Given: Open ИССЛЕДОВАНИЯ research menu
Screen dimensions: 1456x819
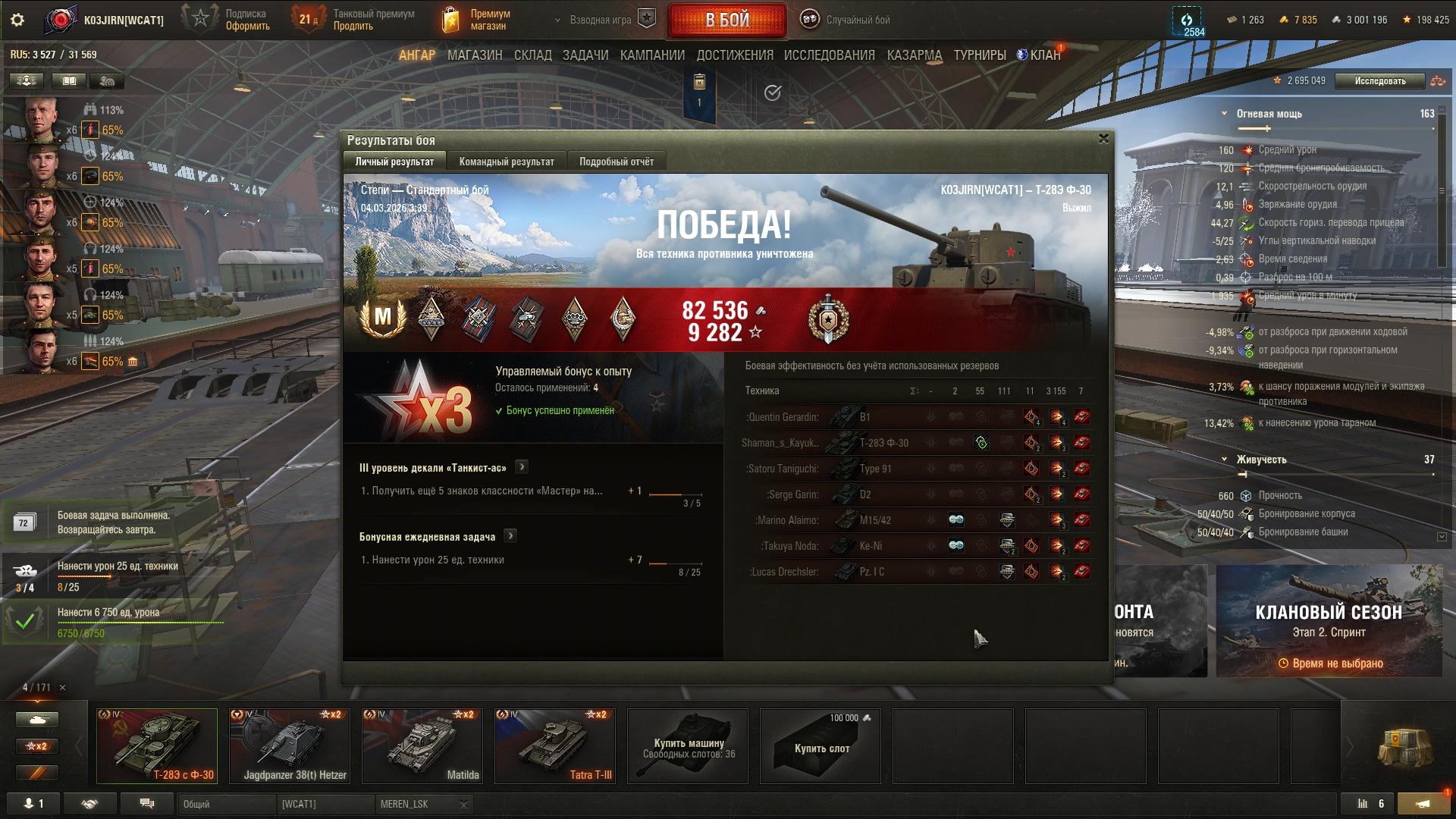Looking at the screenshot, I should coord(829,55).
